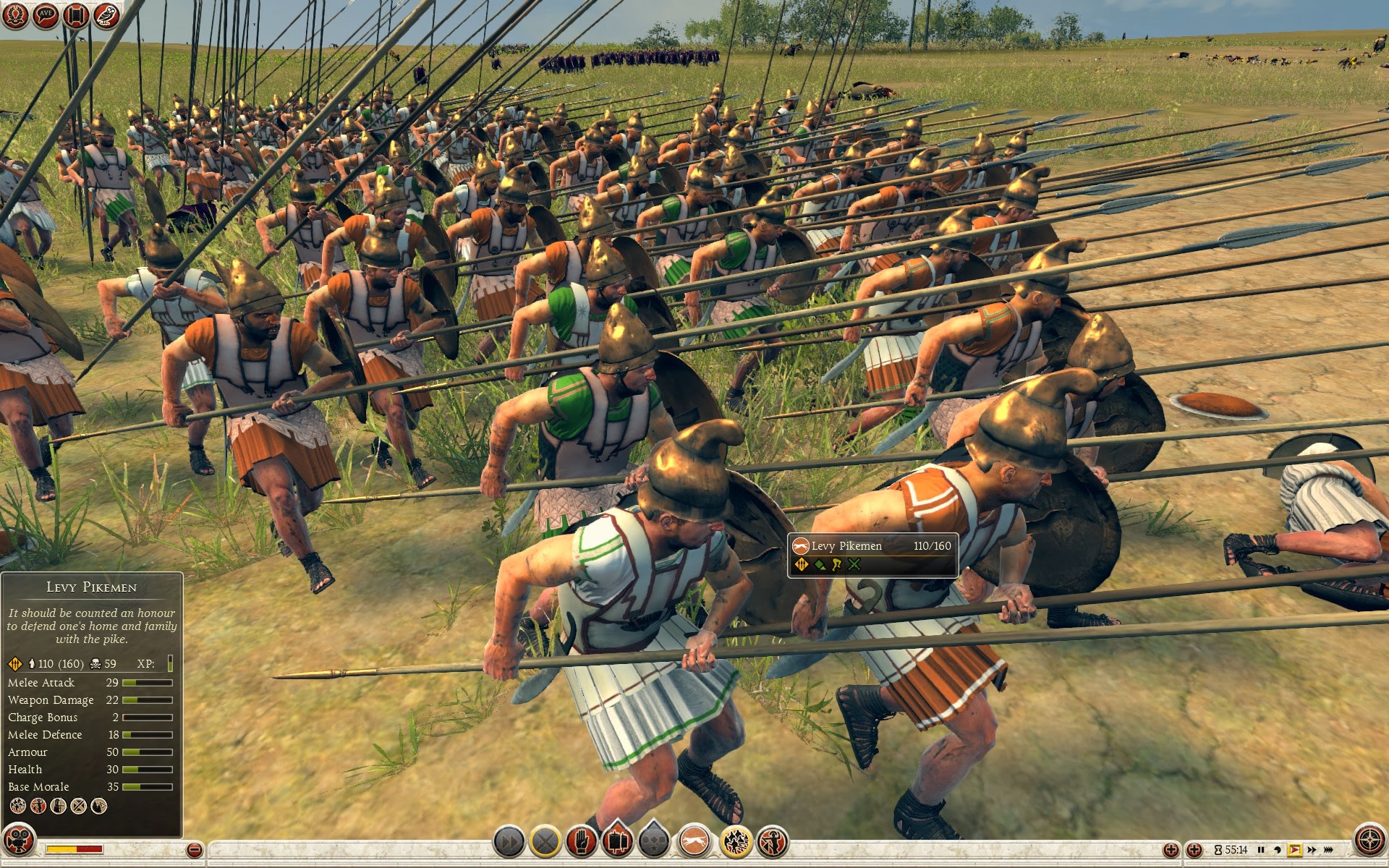The height and width of the screenshot is (868, 1389).
Task: Toggle melee mode crossed swords button
Action: pyautogui.click(x=545, y=842)
